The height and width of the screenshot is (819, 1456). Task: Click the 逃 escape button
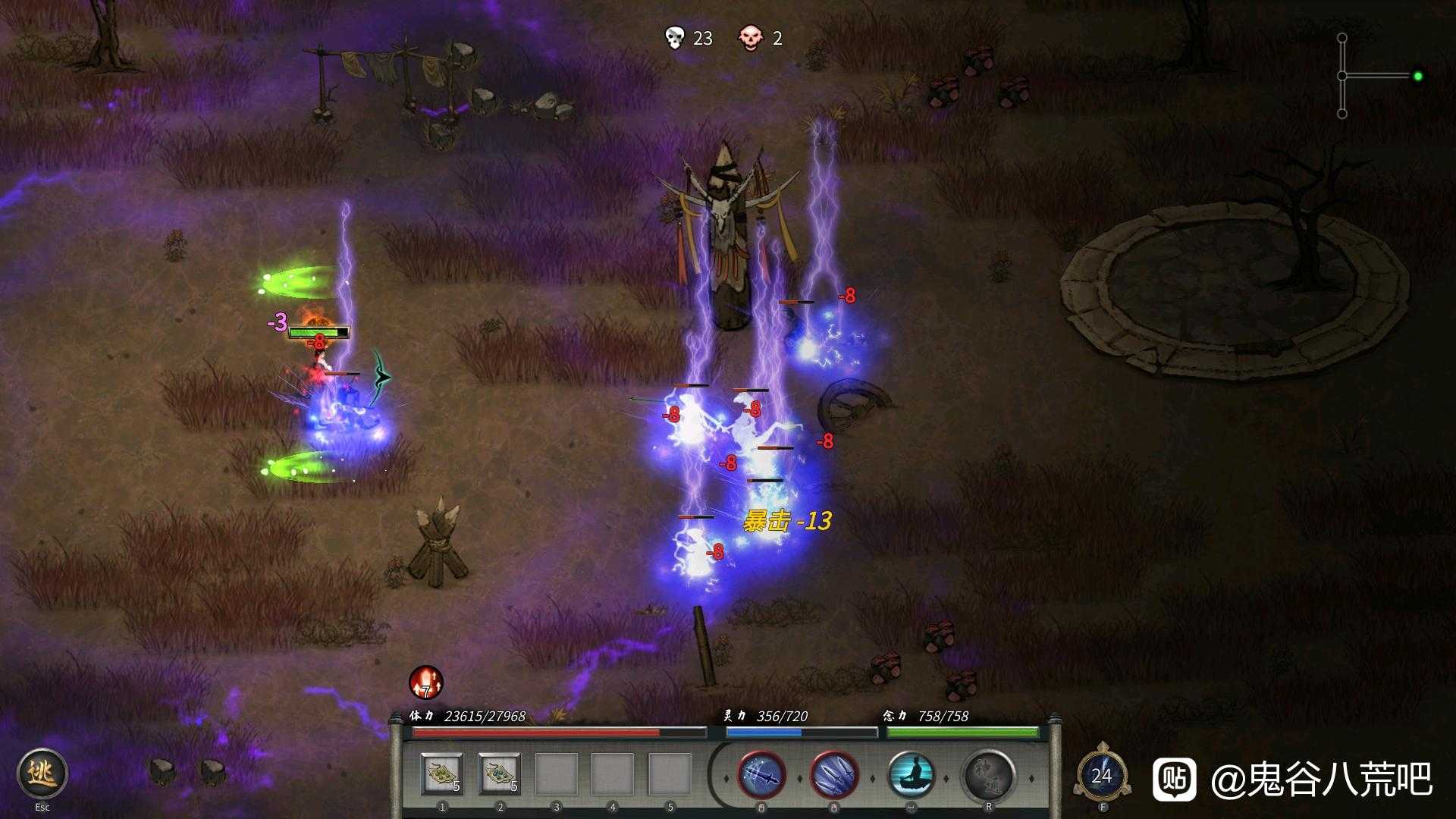coord(42,773)
